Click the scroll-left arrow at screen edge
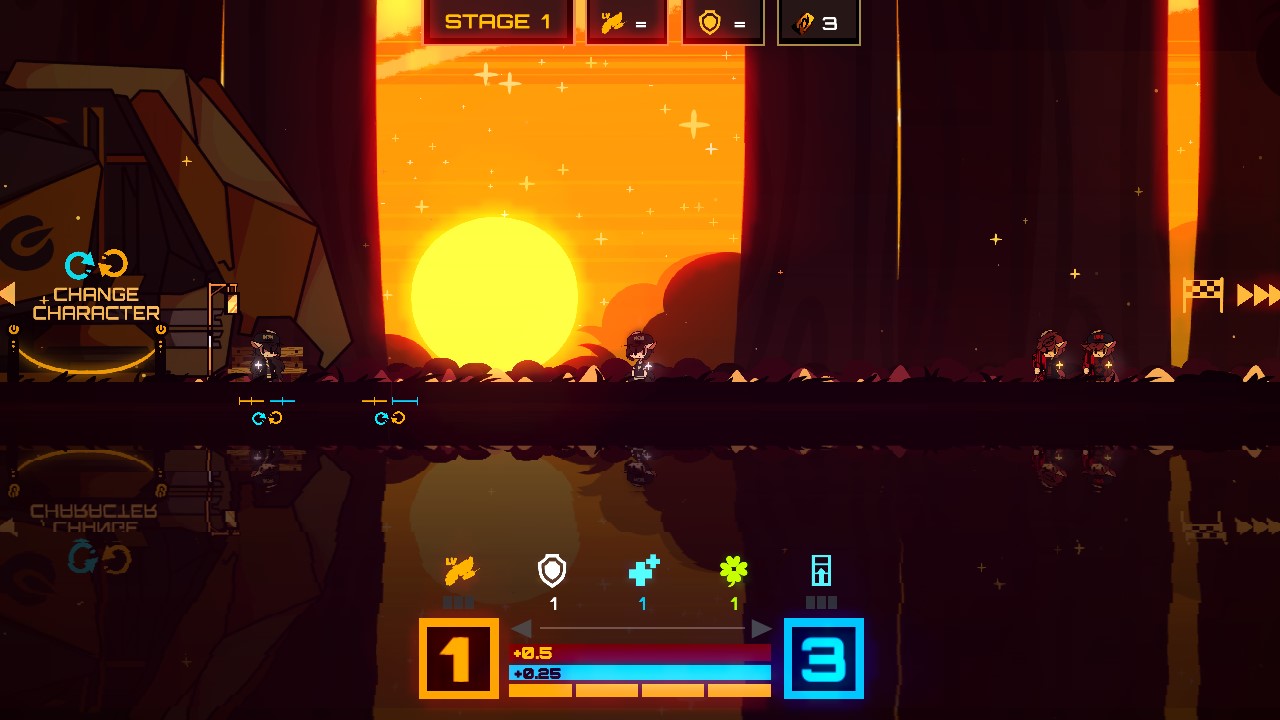Image resolution: width=1280 pixels, height=720 pixels. (8, 293)
